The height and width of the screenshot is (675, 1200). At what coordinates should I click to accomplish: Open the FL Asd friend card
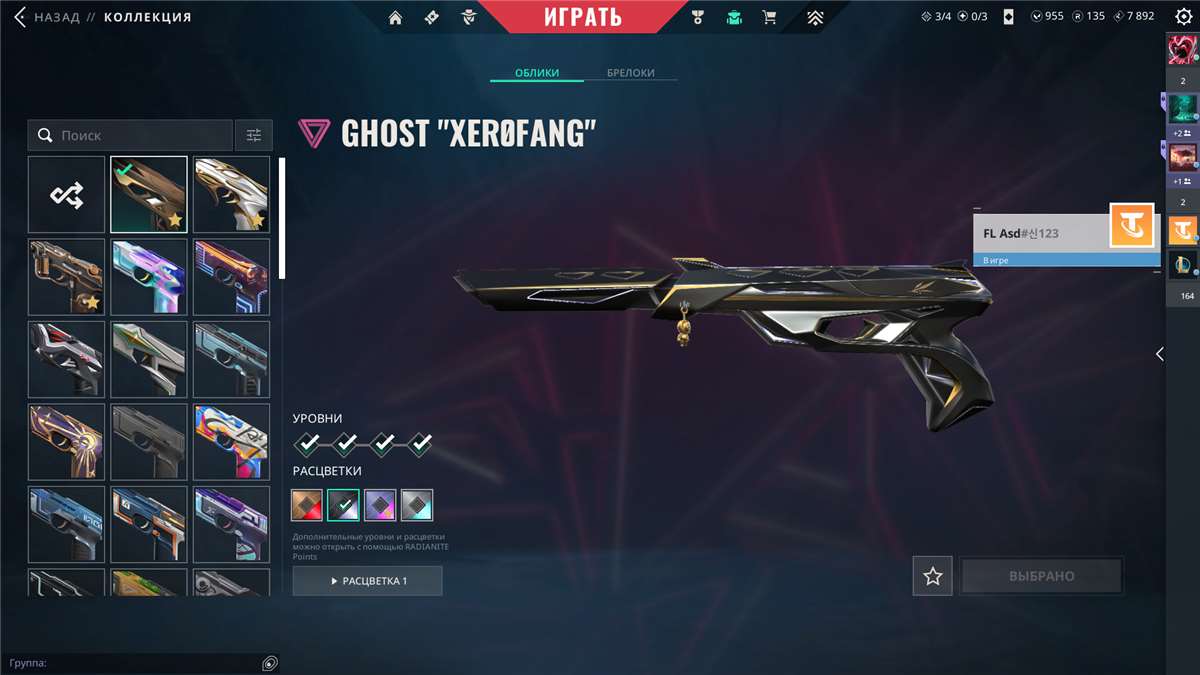pos(1040,234)
